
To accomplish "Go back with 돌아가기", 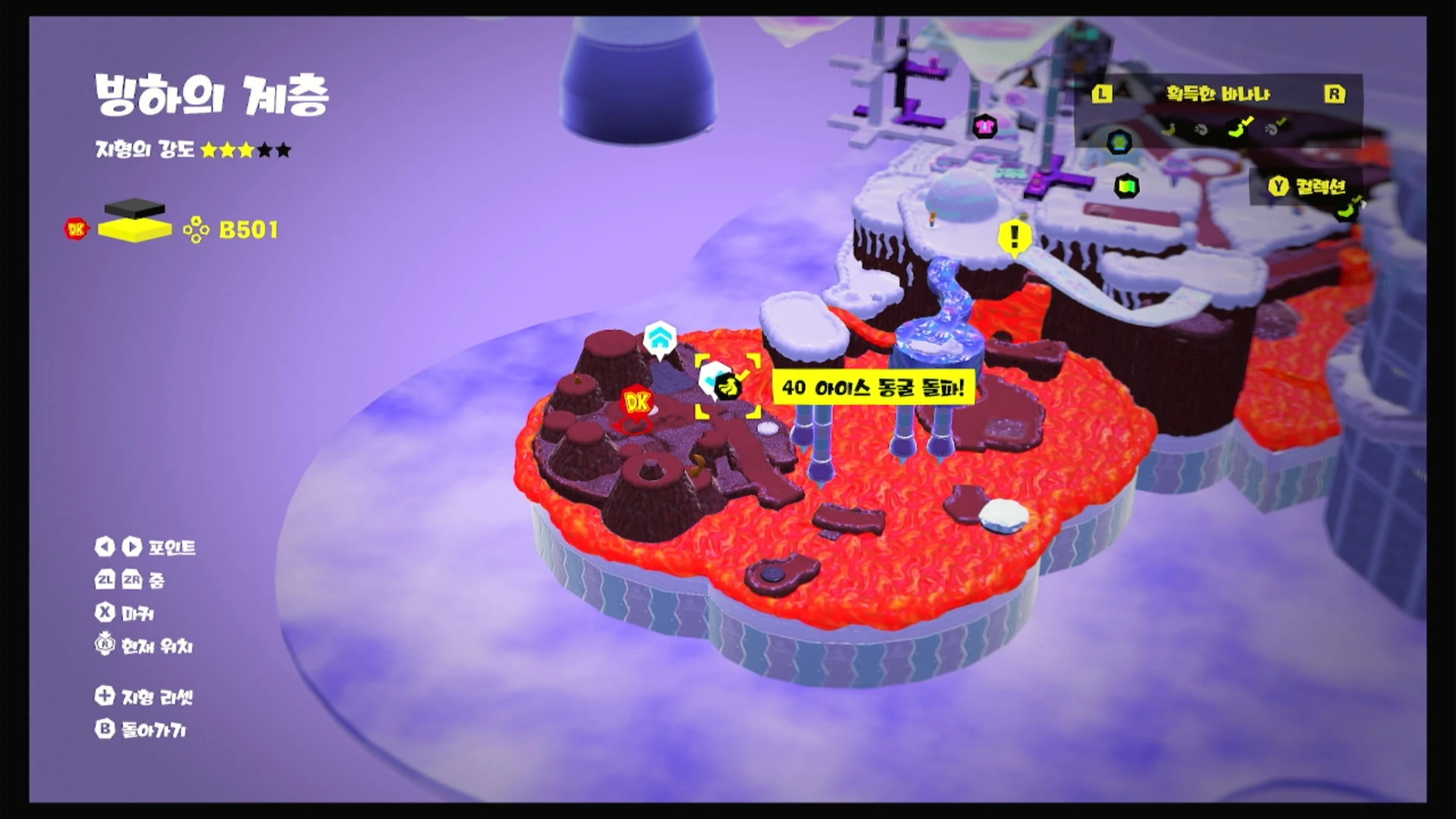I will 141,730.
